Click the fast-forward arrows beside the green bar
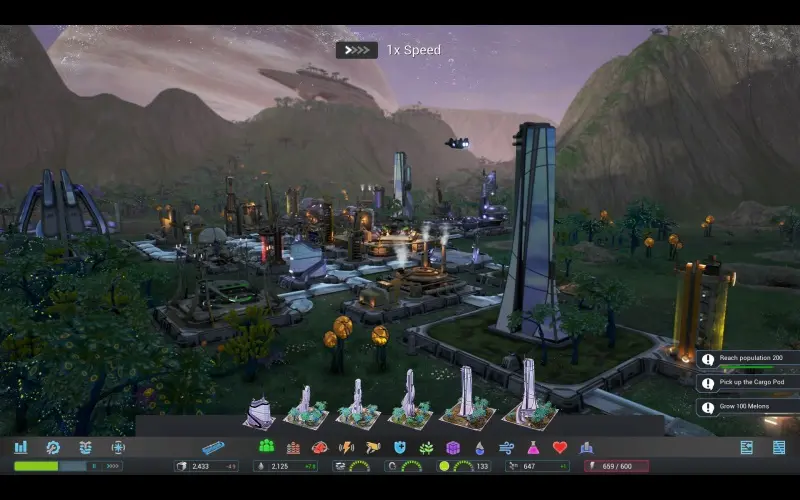 tap(113, 466)
